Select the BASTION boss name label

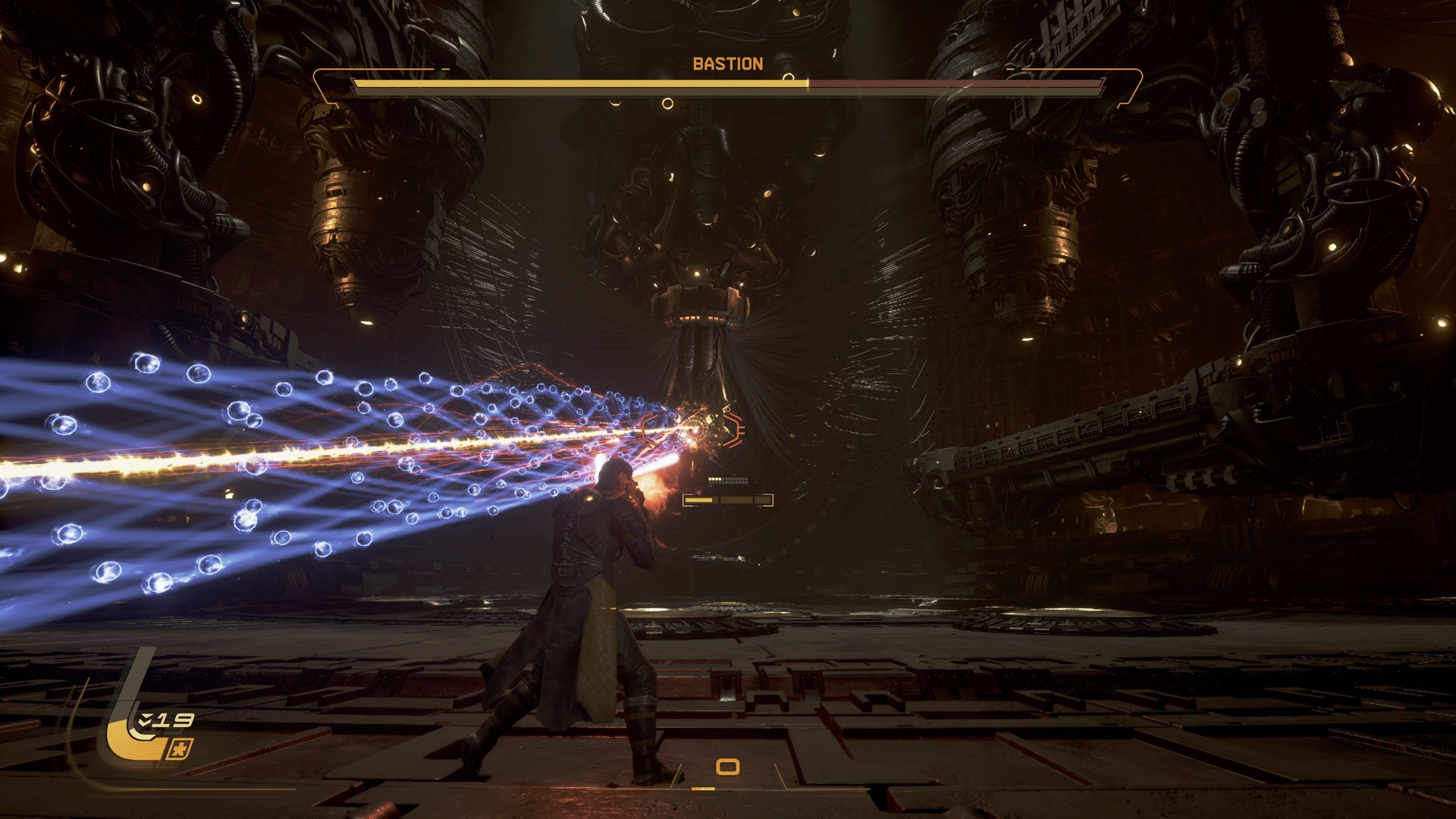pyautogui.click(x=728, y=64)
